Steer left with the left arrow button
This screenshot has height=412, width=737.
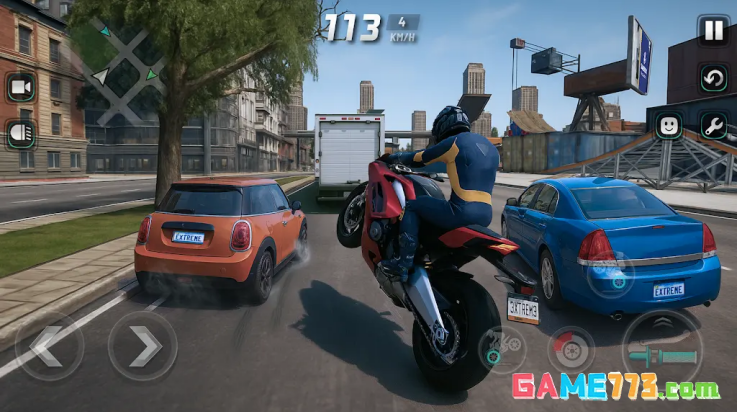click(49, 346)
